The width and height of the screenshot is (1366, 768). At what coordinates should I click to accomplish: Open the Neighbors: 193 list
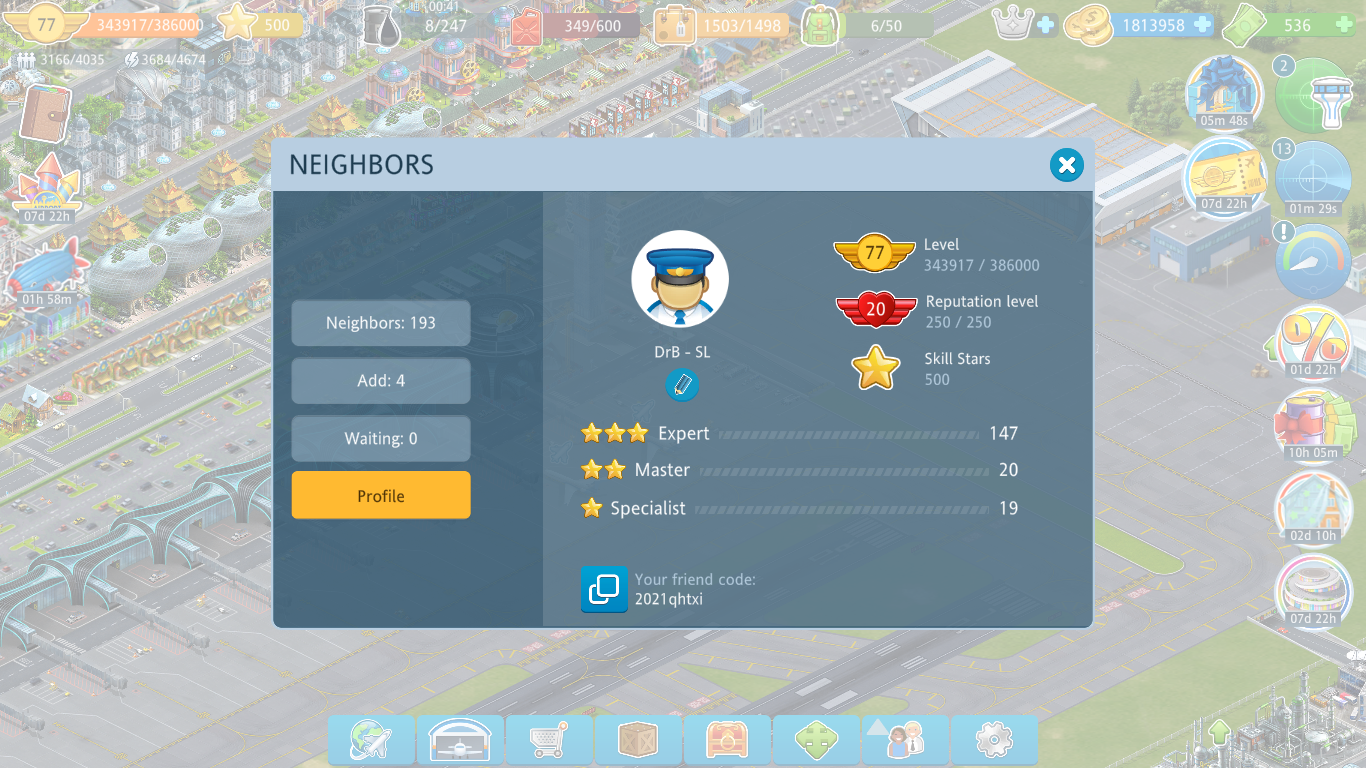point(381,323)
